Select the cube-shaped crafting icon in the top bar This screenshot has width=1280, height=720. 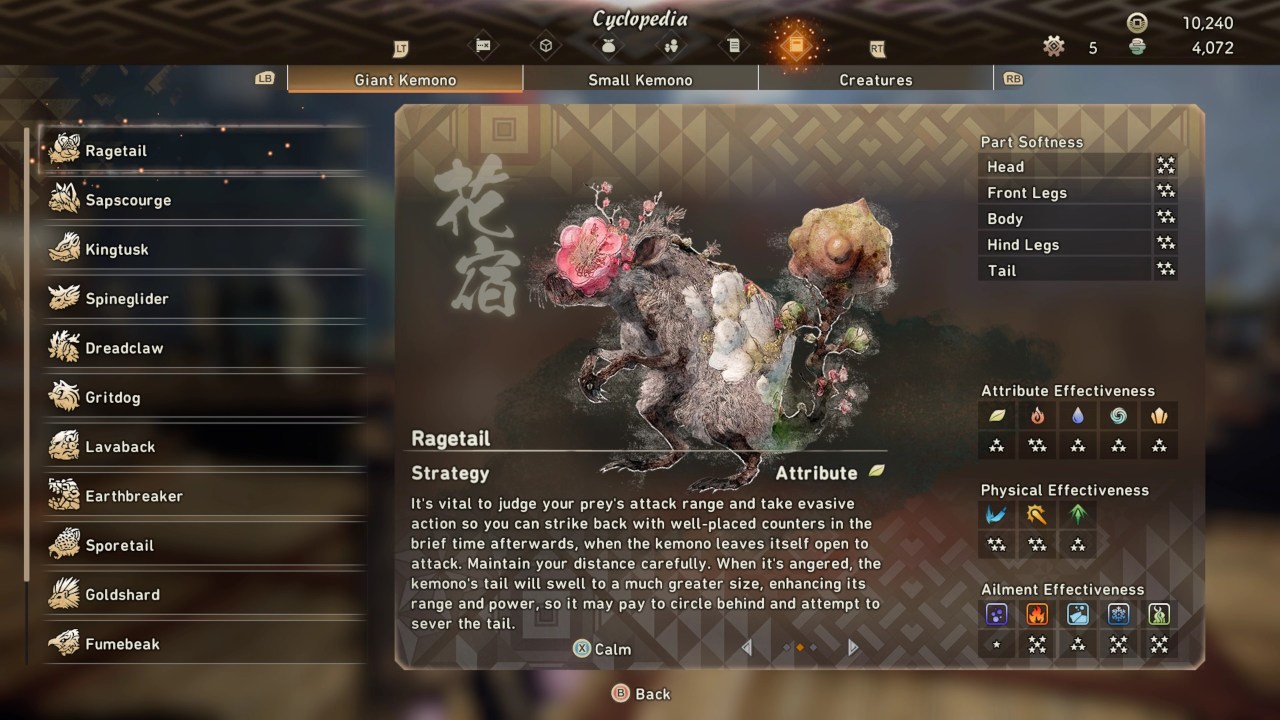547,44
